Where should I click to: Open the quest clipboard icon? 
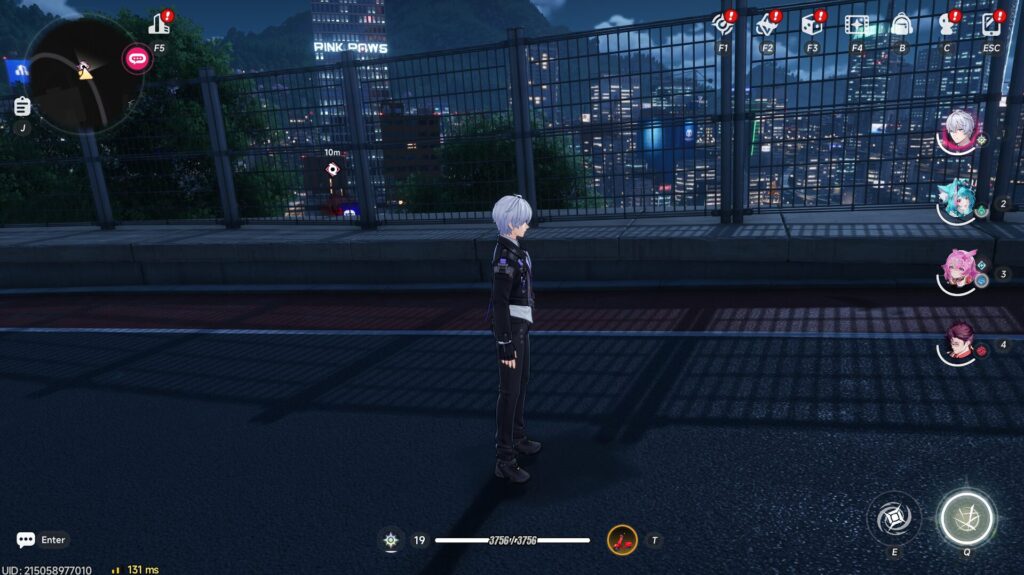(x=22, y=107)
